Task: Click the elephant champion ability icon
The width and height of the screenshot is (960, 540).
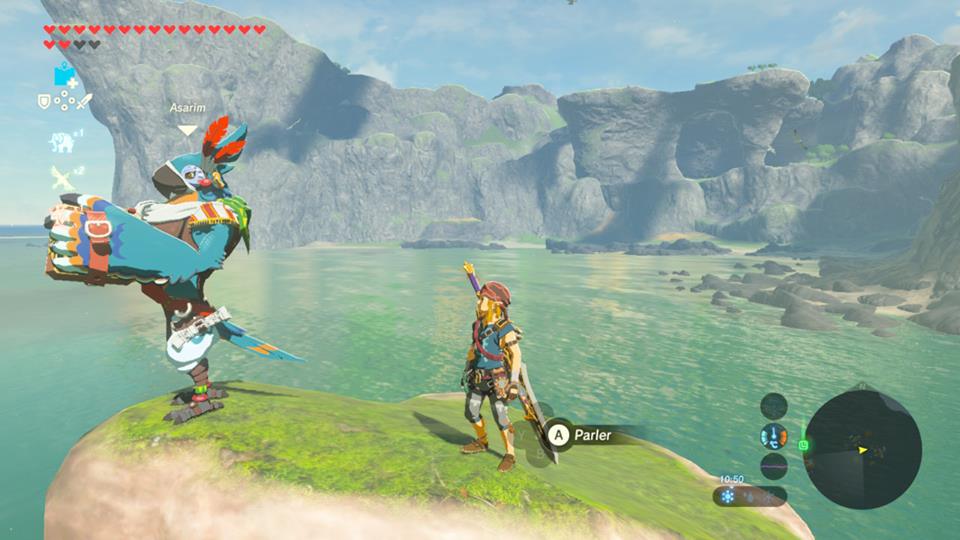Action: coord(62,141)
